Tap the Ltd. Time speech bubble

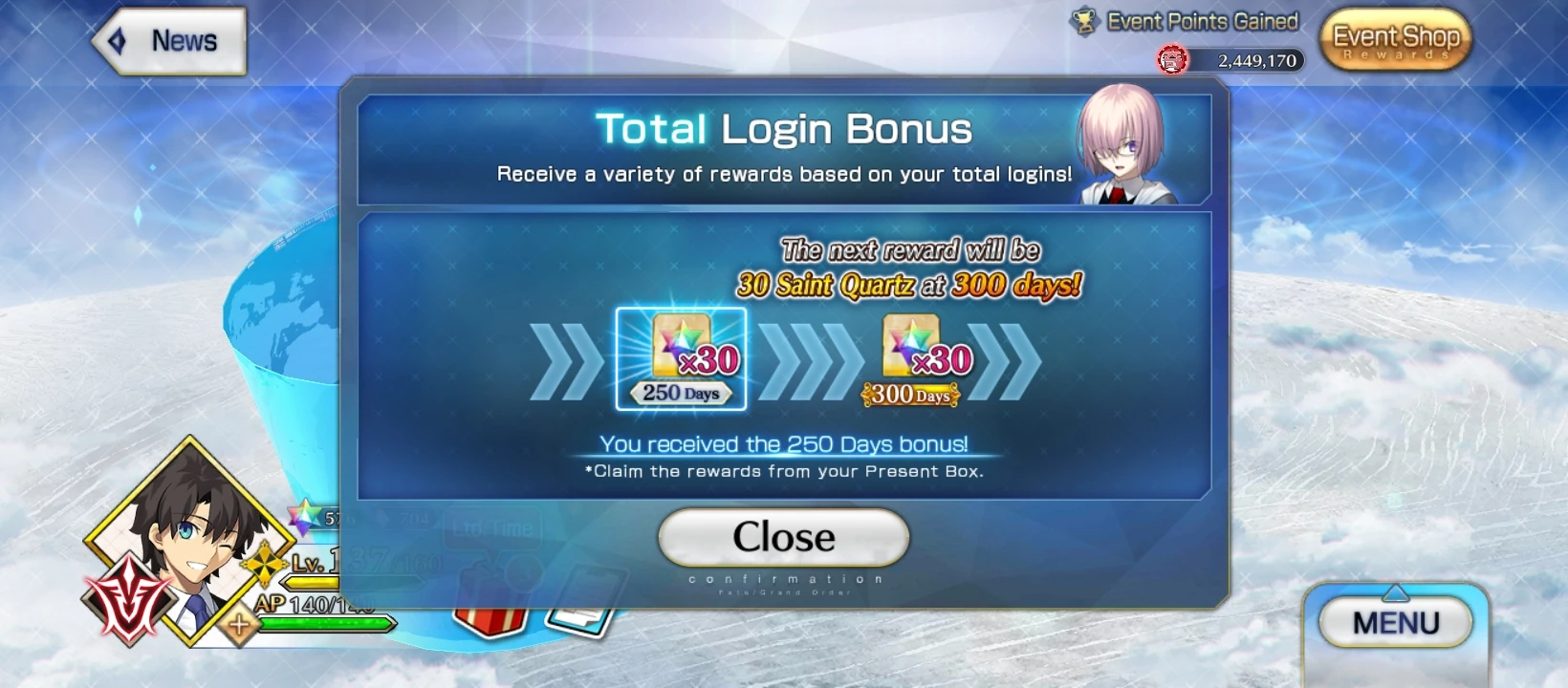(x=495, y=525)
